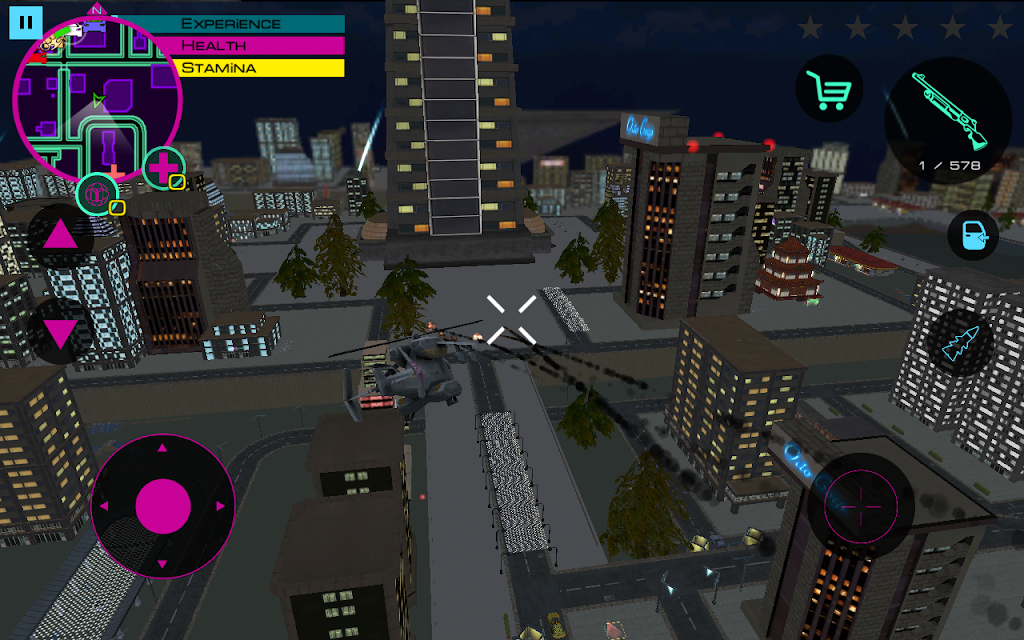
Task: Exit helicopter with the car door button
Action: pyautogui.click(x=973, y=236)
